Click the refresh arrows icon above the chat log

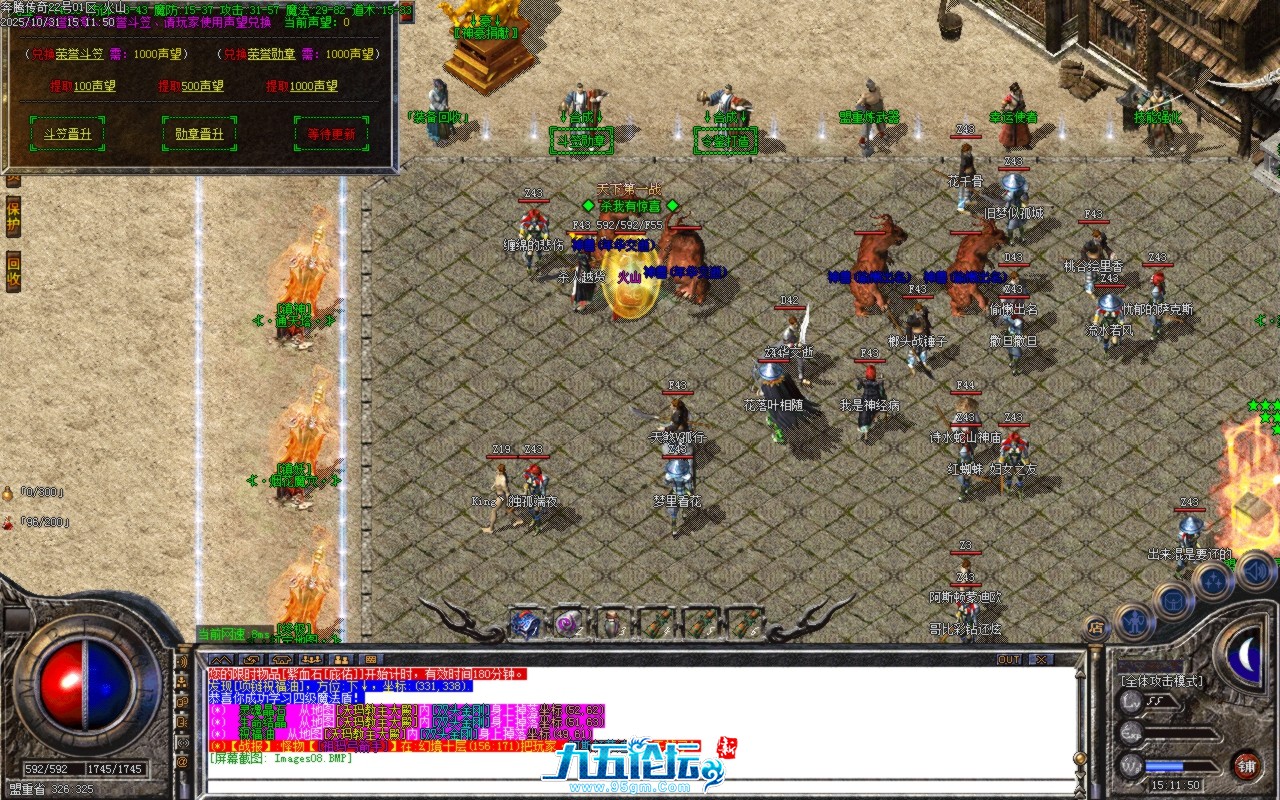point(252,660)
